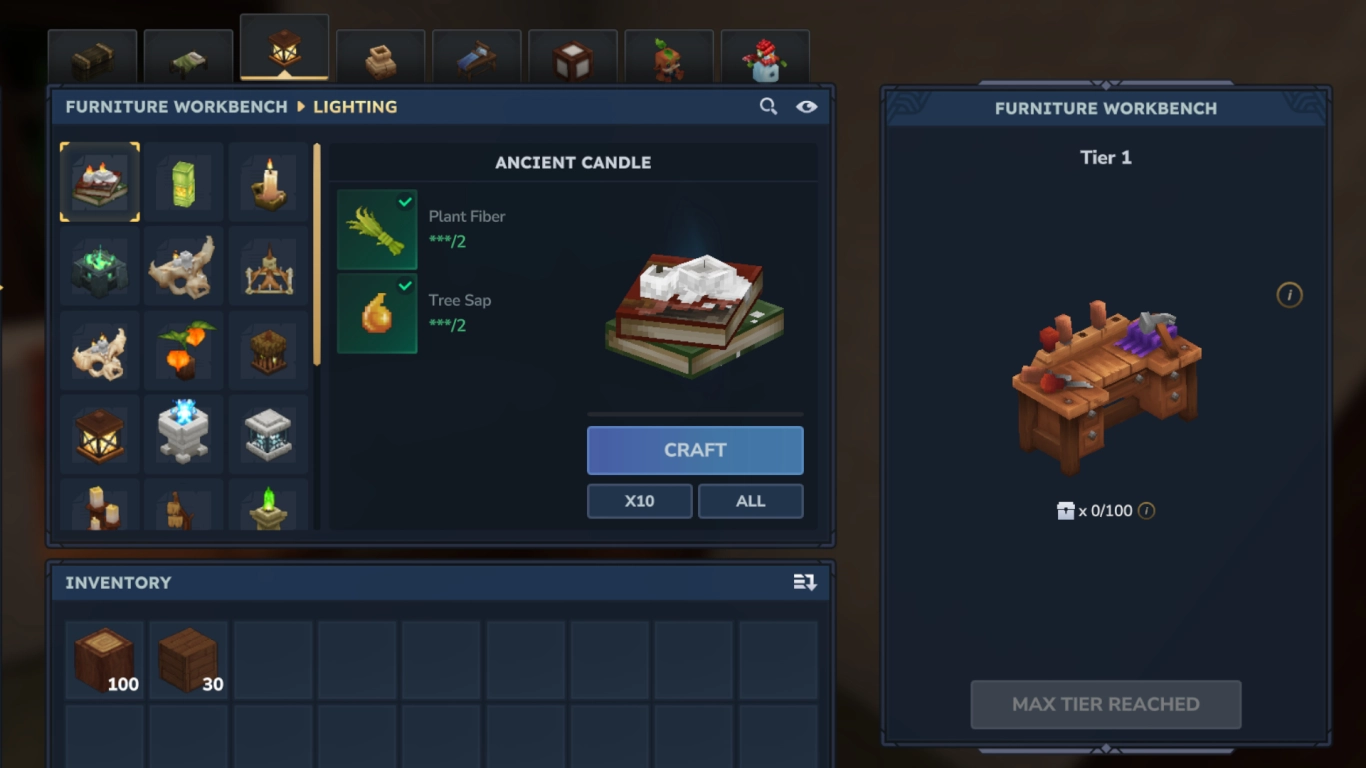The width and height of the screenshot is (1366, 768).
Task: Select the orange plant pot lamp recipe
Action: click(183, 350)
